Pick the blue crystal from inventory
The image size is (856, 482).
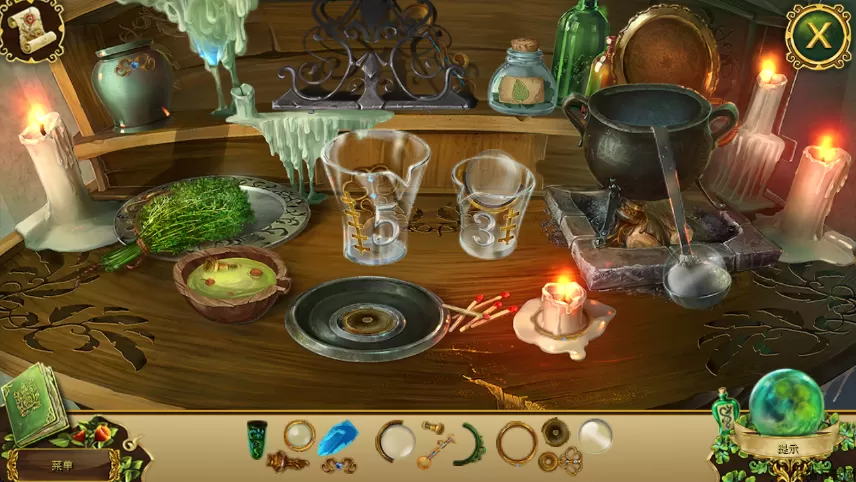tap(336, 437)
